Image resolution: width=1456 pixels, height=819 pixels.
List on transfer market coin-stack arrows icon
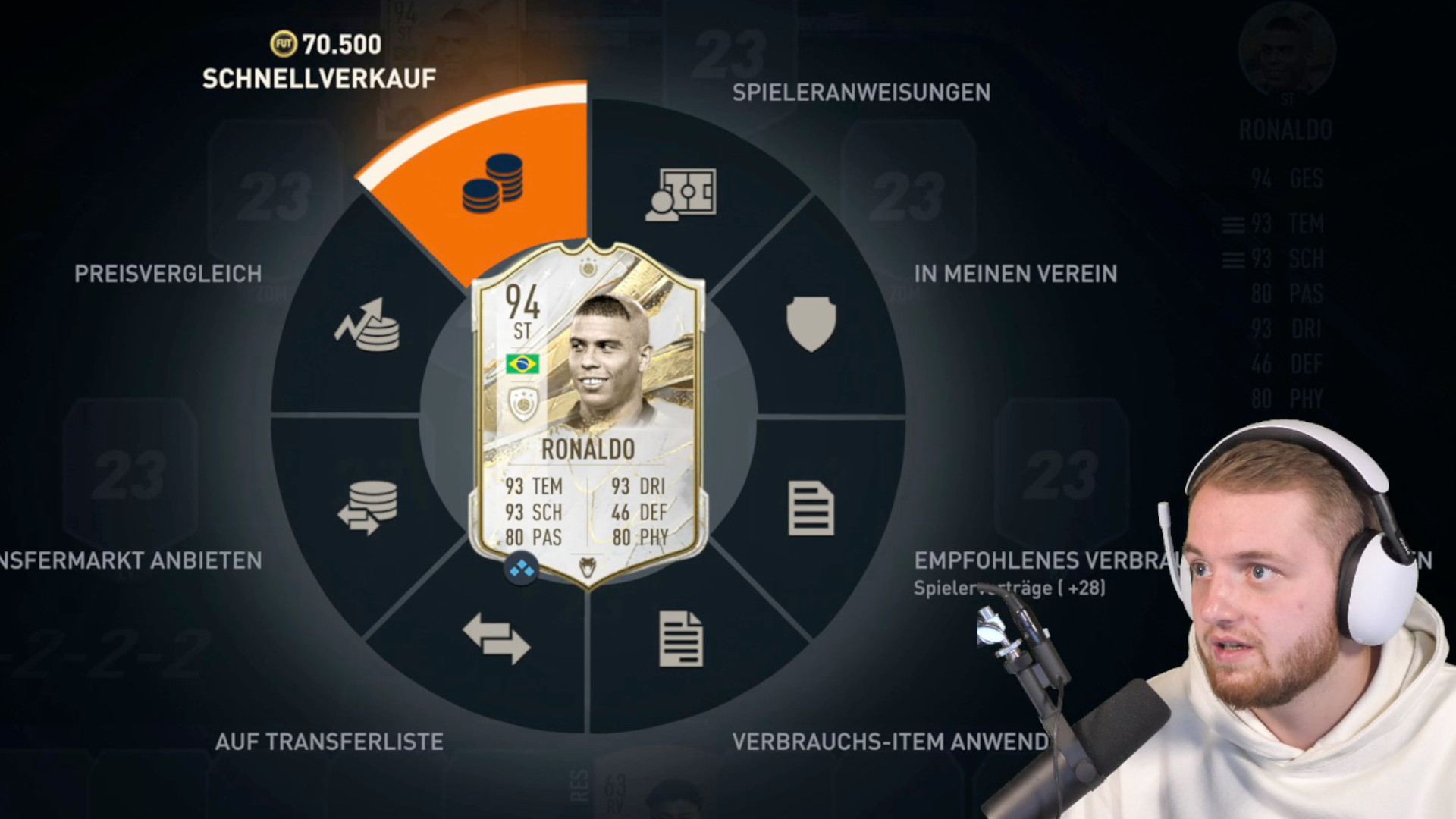point(368,507)
